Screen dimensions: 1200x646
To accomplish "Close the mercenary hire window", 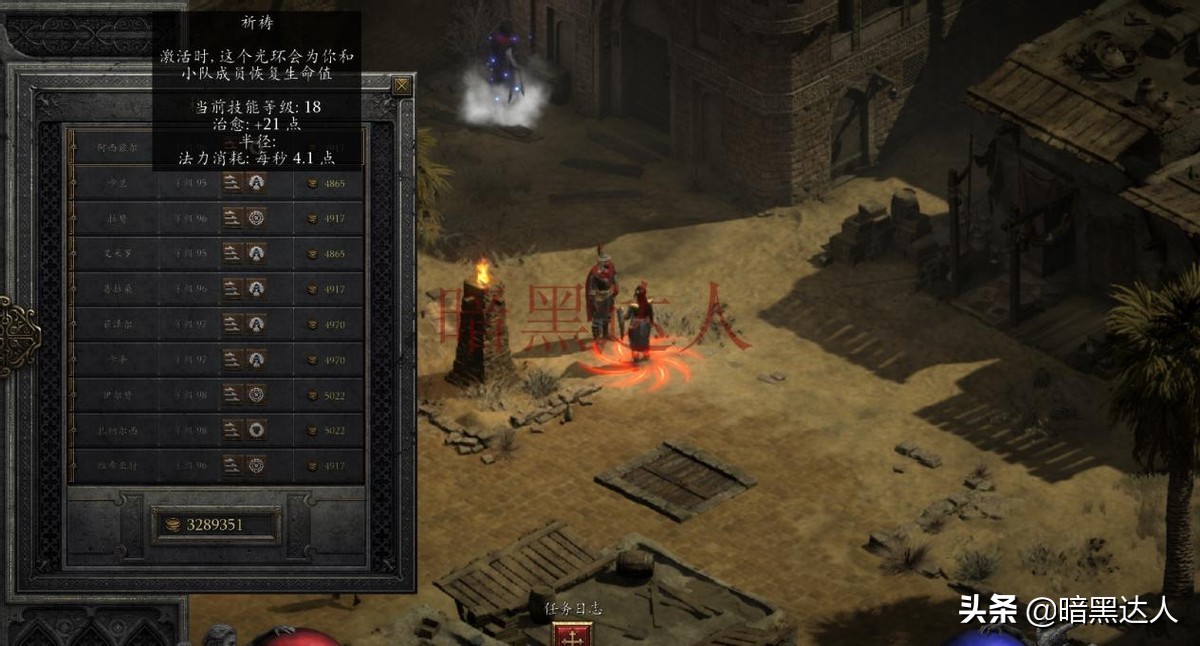I will click(401, 86).
